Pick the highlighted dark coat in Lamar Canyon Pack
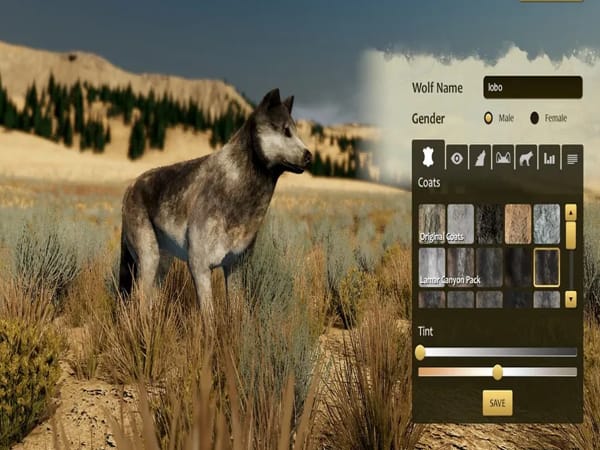Screen dimensions: 600x450 tap(546, 266)
